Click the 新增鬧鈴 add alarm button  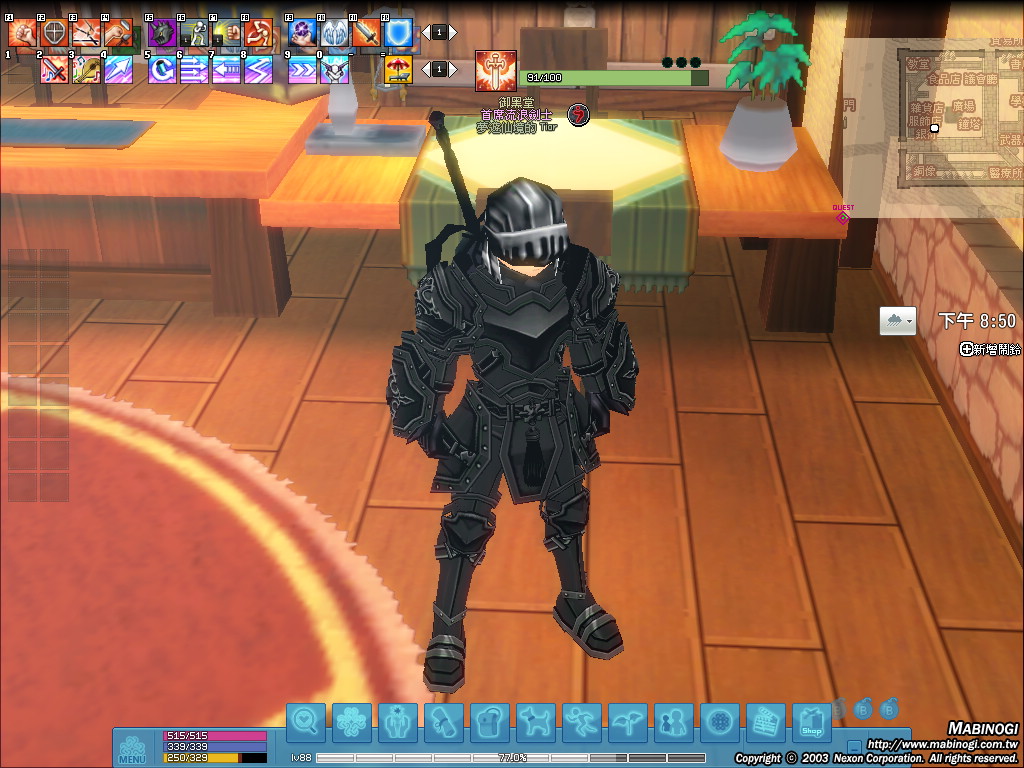pos(990,349)
